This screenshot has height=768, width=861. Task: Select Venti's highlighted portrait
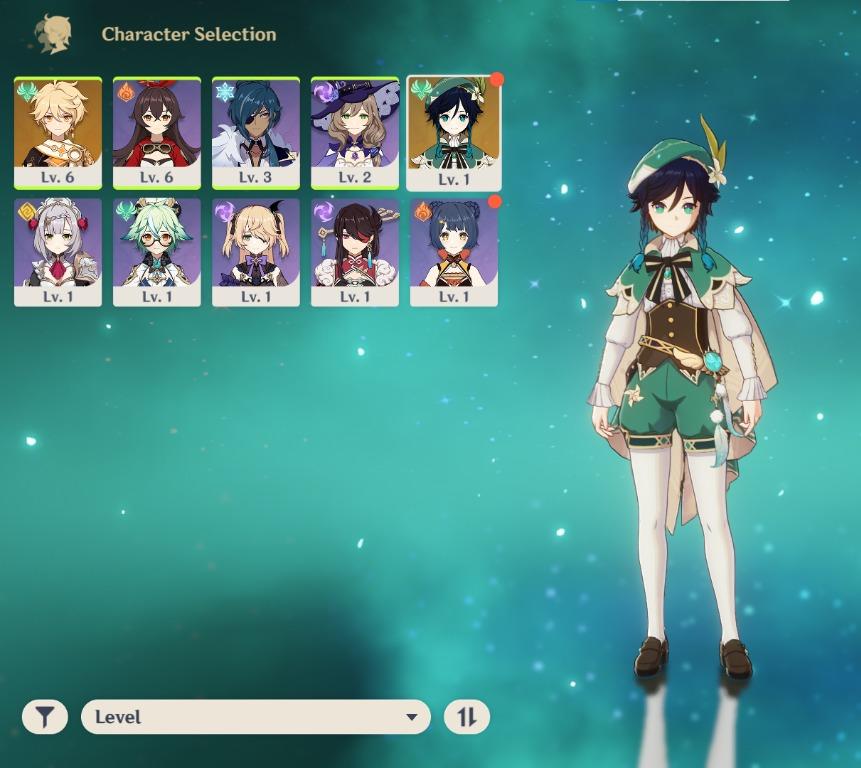(x=454, y=131)
